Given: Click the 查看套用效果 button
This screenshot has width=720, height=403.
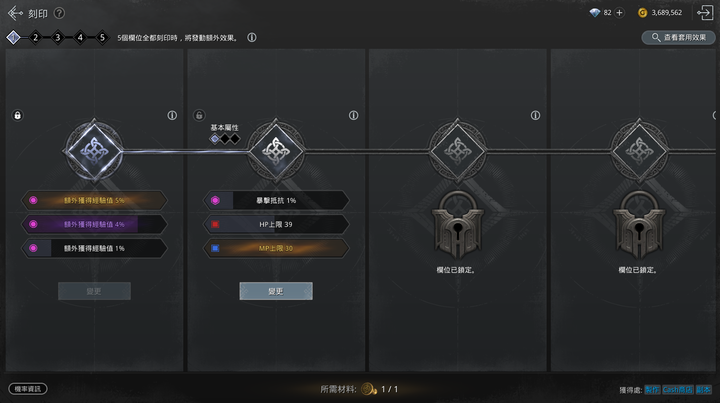Looking at the screenshot, I should (678, 37).
